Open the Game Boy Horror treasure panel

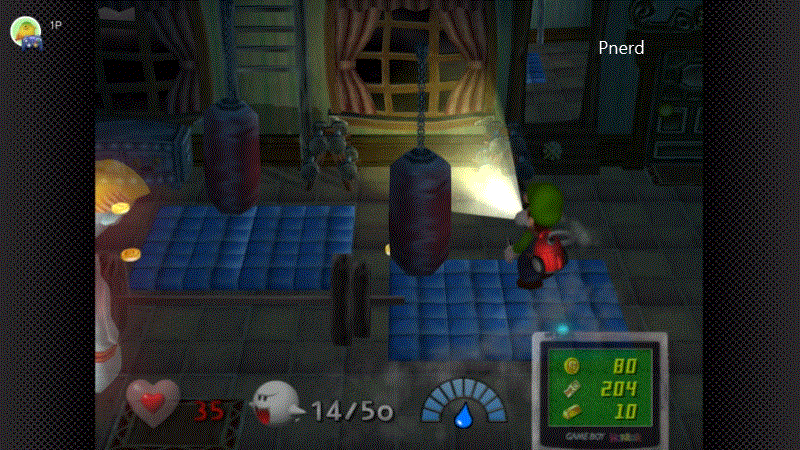(x=597, y=385)
